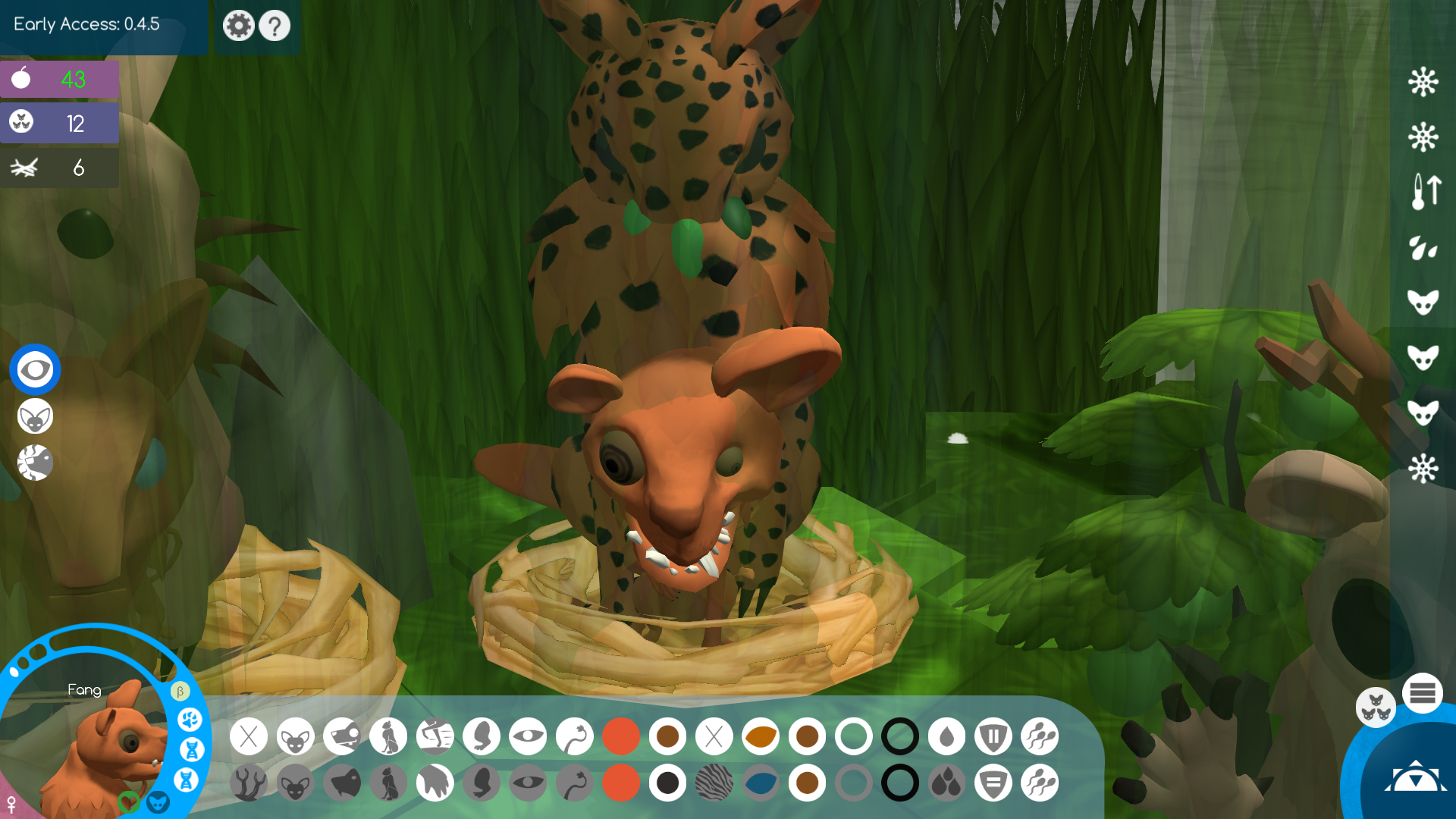The width and height of the screenshot is (1456, 819).
Task: Select the eye gene icon
Action: pyautogui.click(x=529, y=736)
